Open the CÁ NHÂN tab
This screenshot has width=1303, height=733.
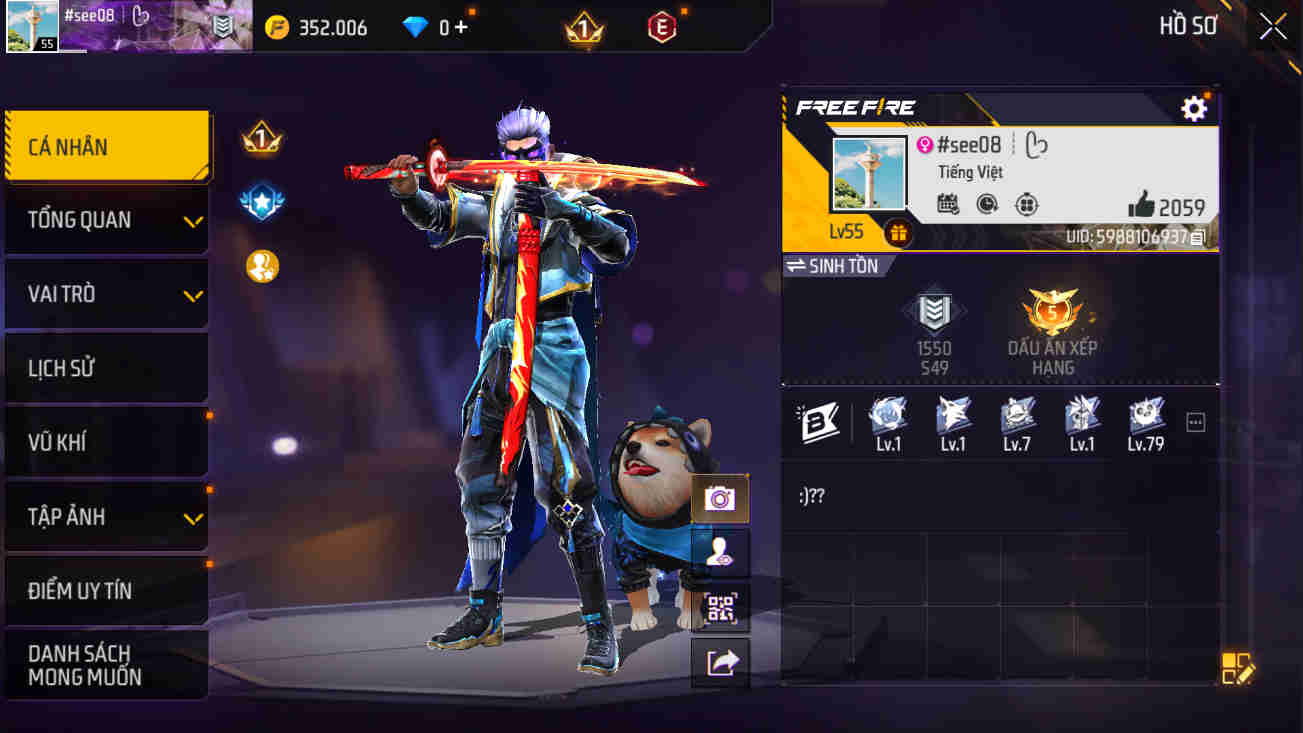click(x=106, y=145)
